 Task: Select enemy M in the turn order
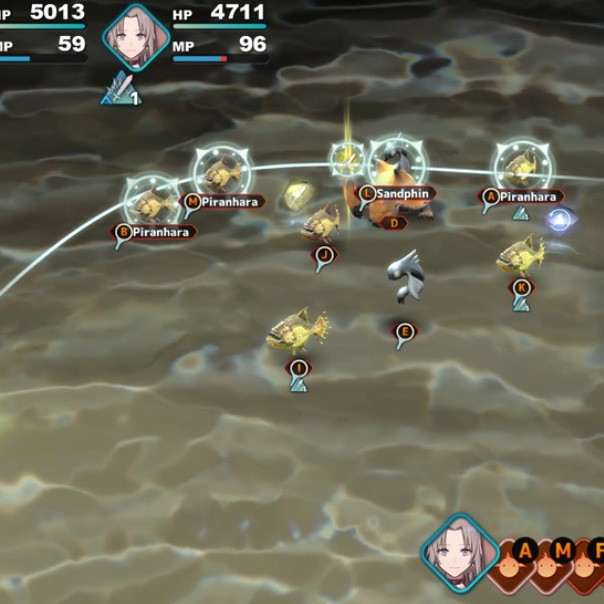coord(564,552)
